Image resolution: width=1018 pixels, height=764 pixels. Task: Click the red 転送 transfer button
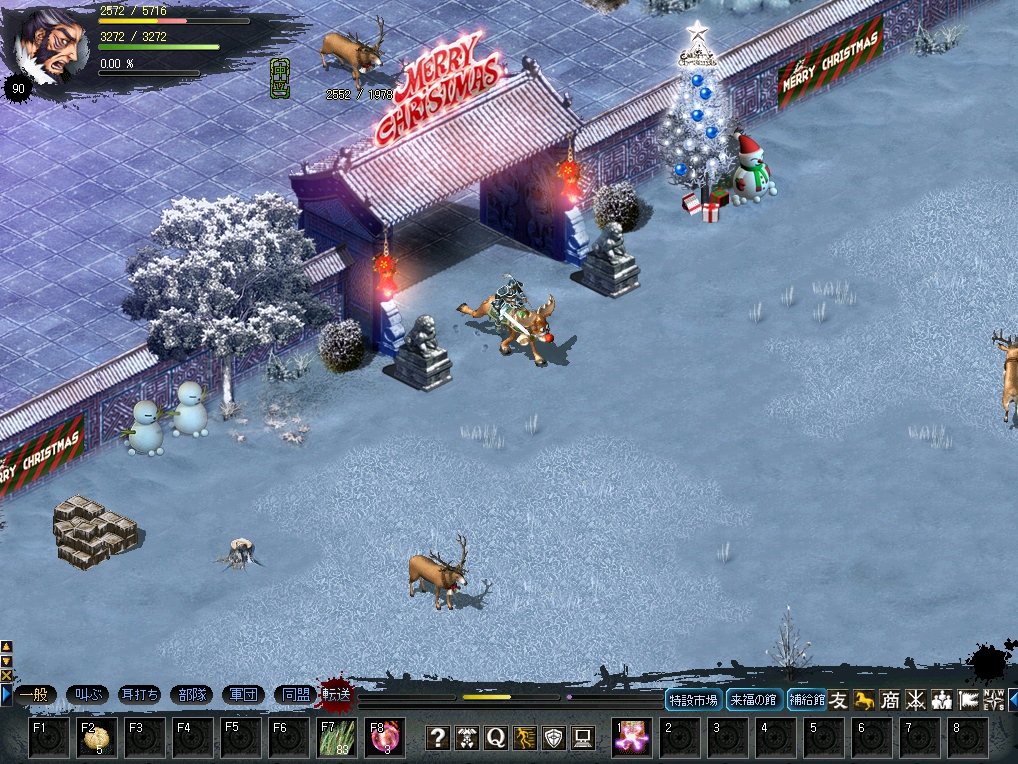point(337,693)
